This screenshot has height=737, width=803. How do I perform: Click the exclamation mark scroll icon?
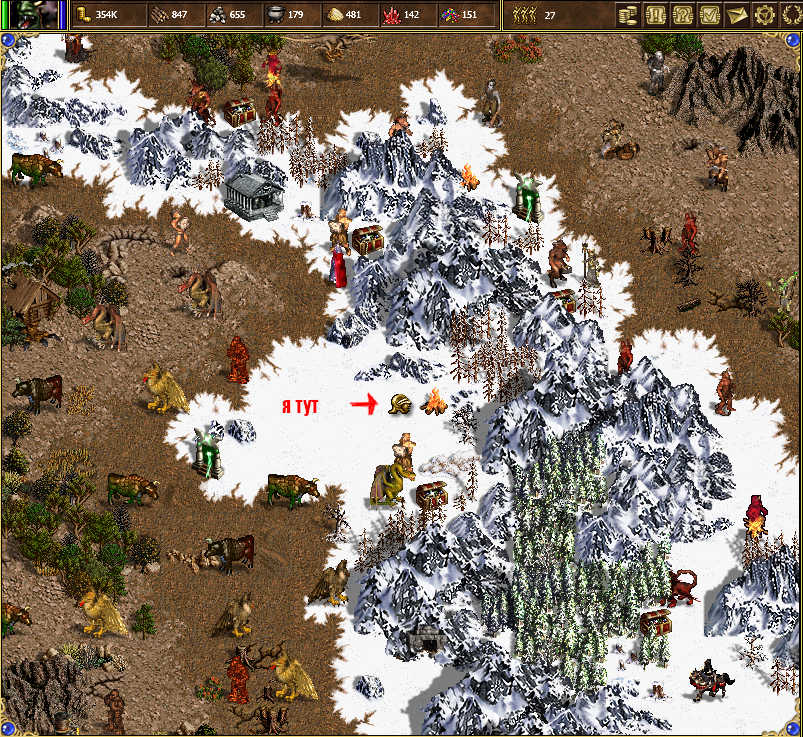(x=656, y=14)
